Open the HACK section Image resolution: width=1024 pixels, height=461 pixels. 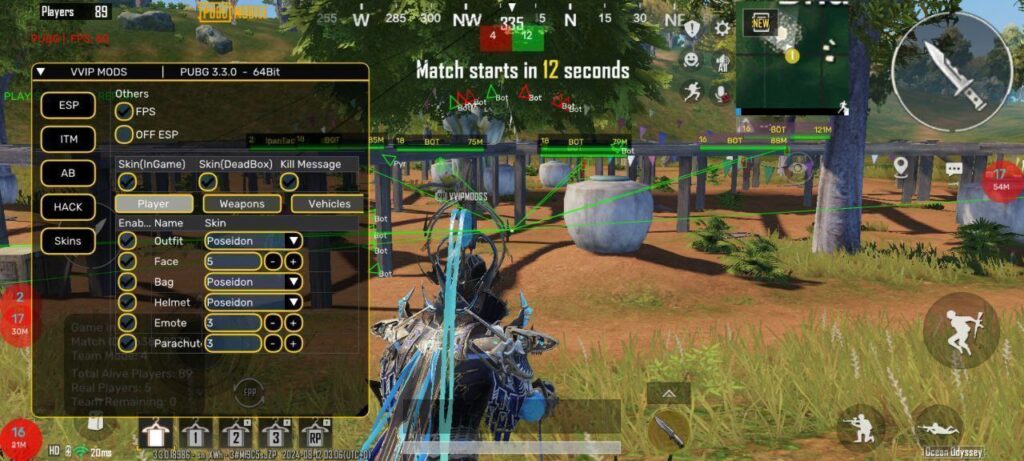[x=68, y=207]
